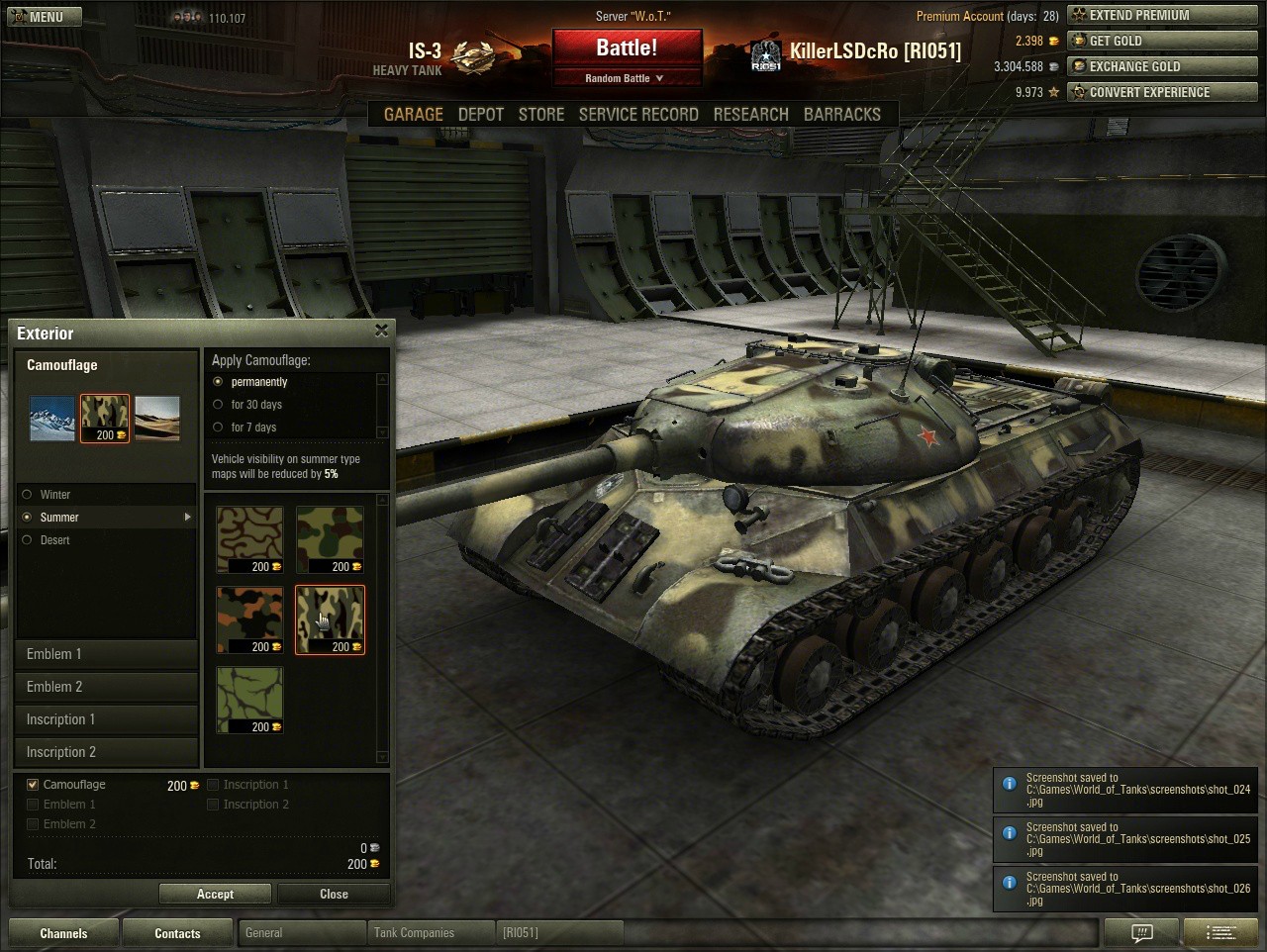Image resolution: width=1267 pixels, height=952 pixels.
Task: Switch to the Depot tab
Action: pos(481,114)
